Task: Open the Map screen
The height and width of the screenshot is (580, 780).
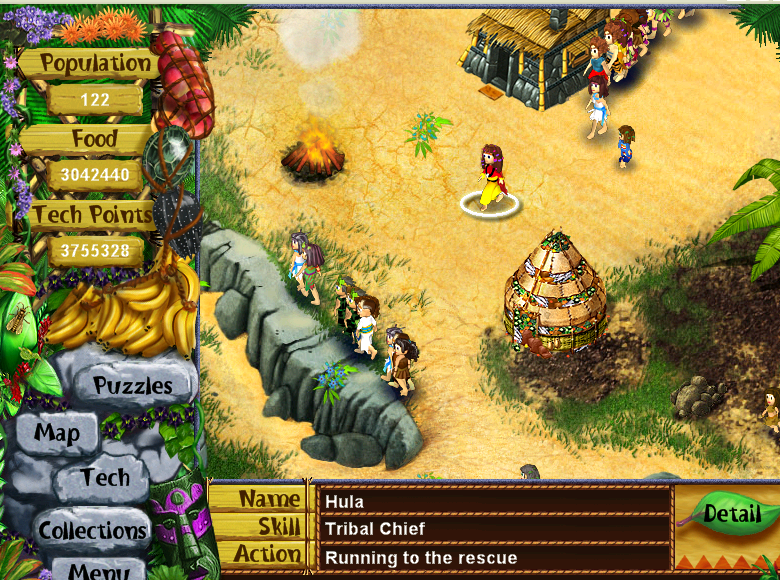Action: click(57, 433)
